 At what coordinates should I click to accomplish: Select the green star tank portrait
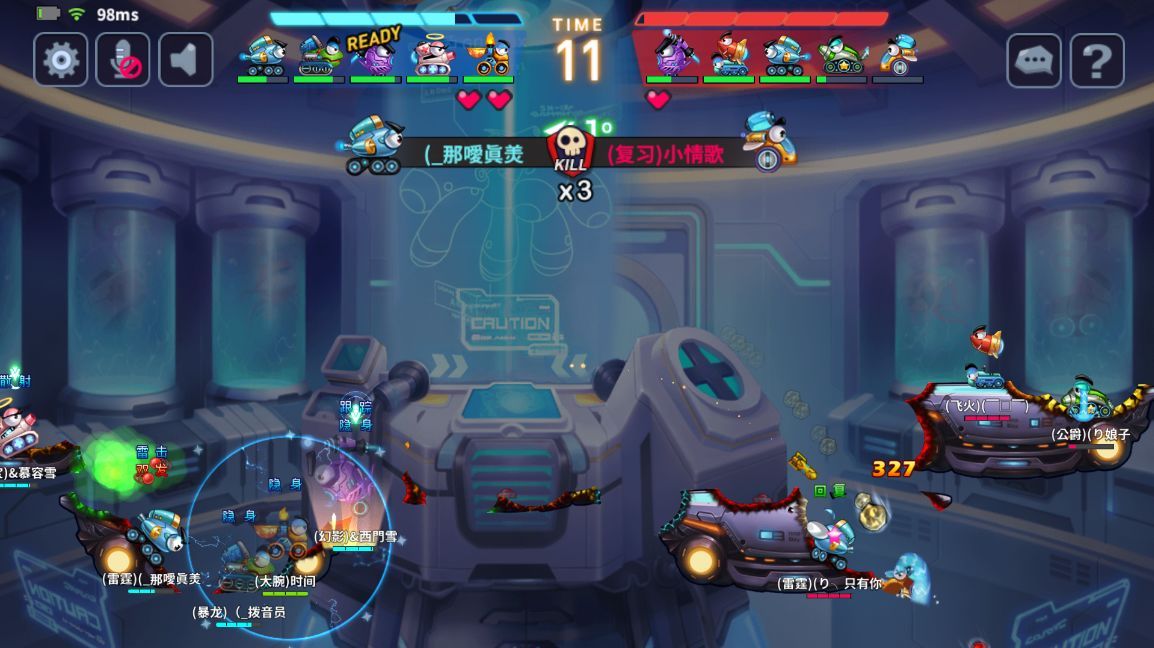(x=842, y=55)
